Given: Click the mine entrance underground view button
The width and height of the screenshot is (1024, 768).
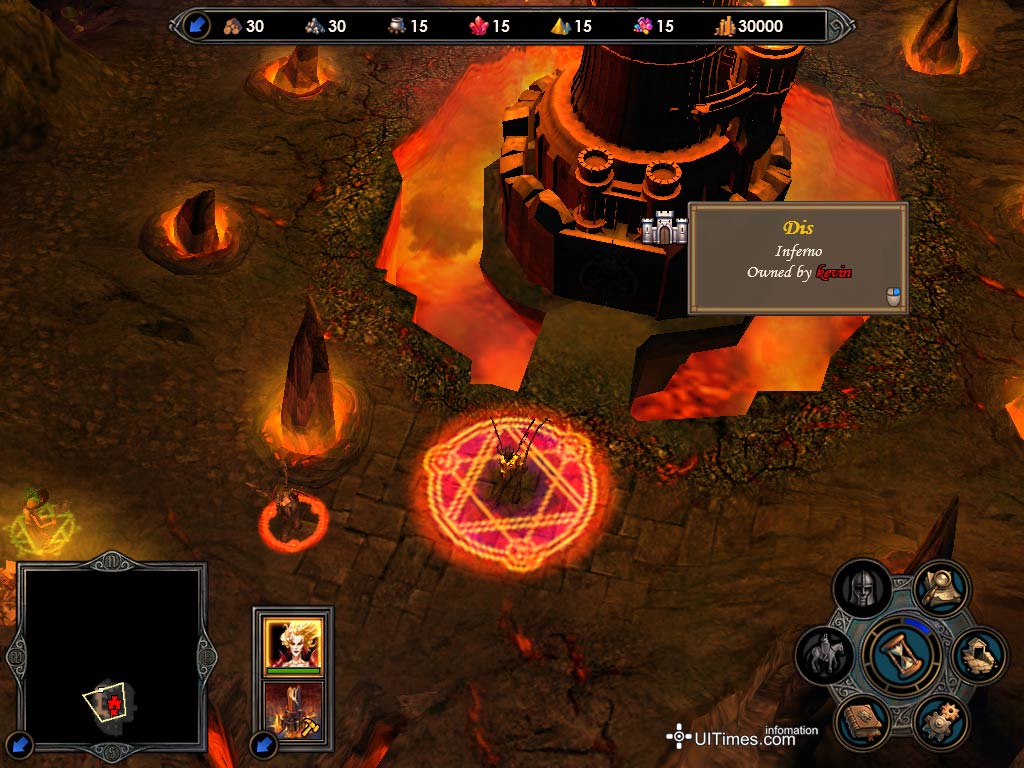Looking at the screenshot, I should click(x=979, y=656).
